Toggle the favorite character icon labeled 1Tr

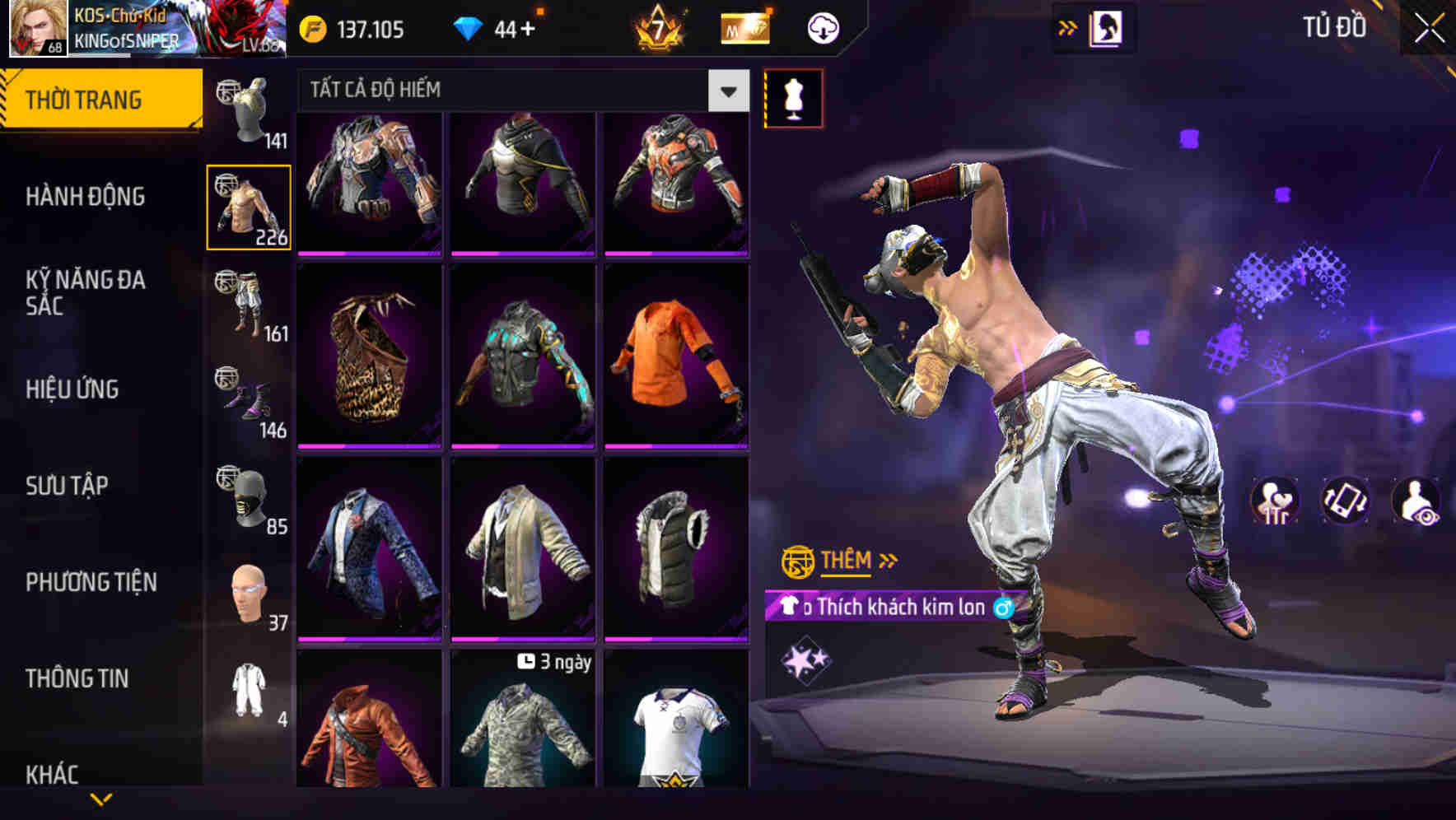[1273, 502]
